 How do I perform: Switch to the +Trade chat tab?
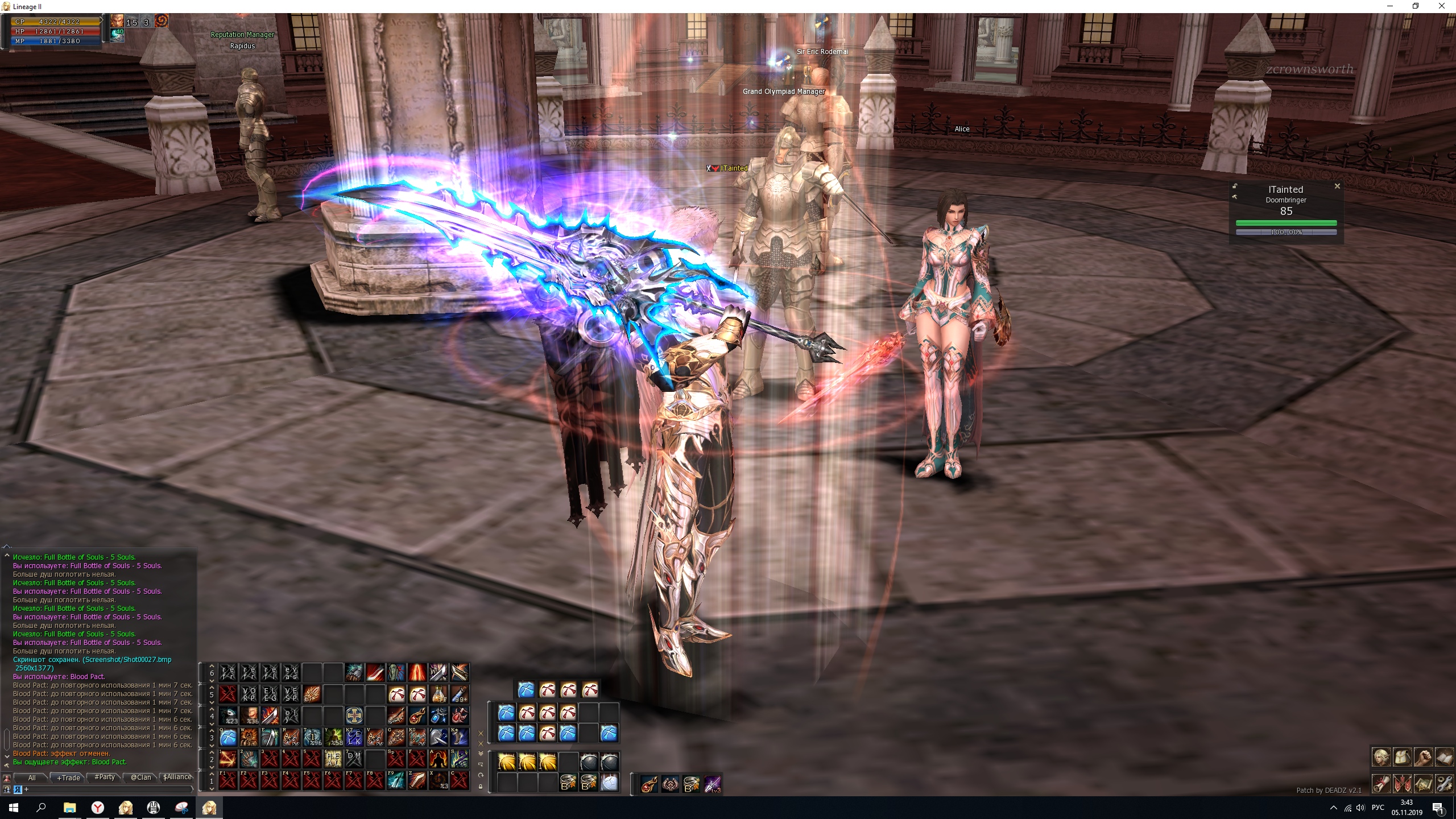tap(69, 777)
